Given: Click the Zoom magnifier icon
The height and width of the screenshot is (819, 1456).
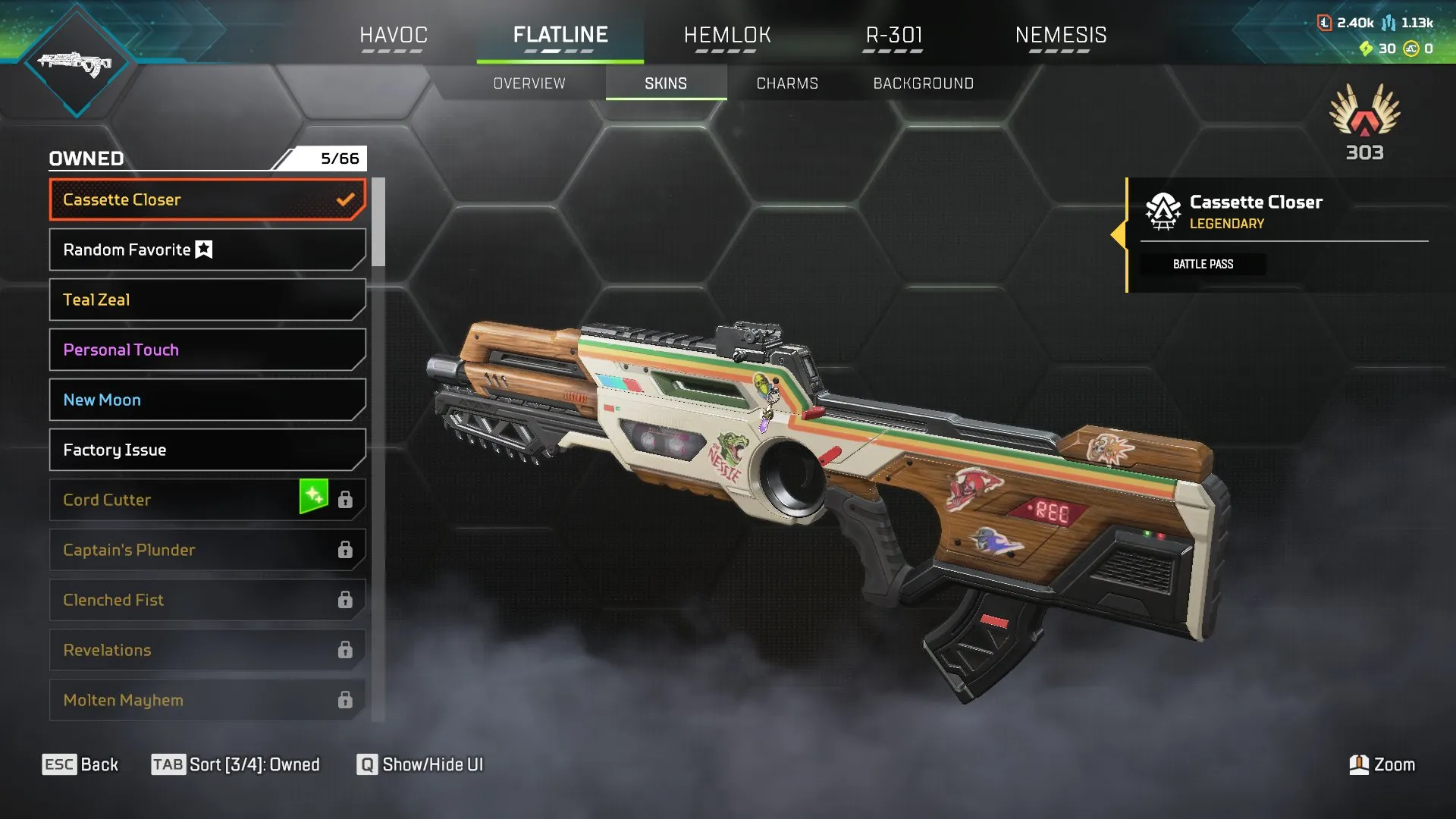Looking at the screenshot, I should 1360,764.
